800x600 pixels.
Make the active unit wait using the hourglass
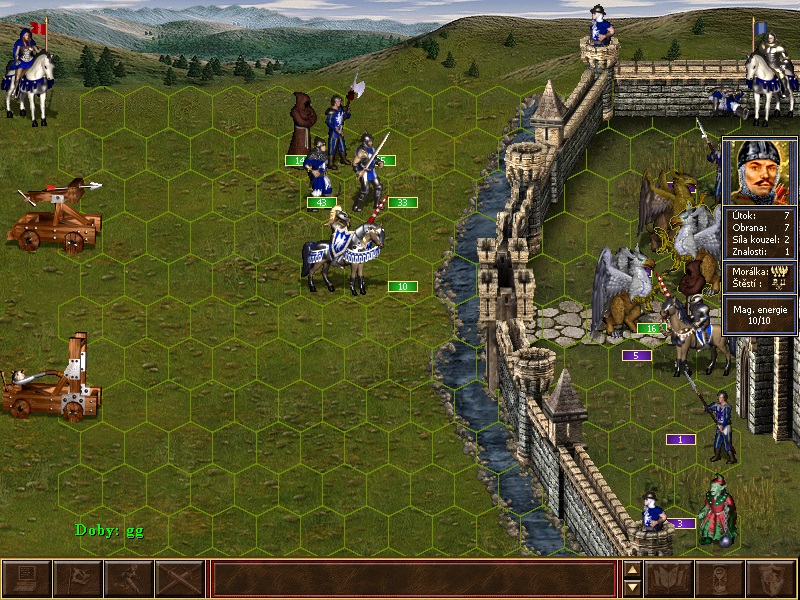pos(720,579)
